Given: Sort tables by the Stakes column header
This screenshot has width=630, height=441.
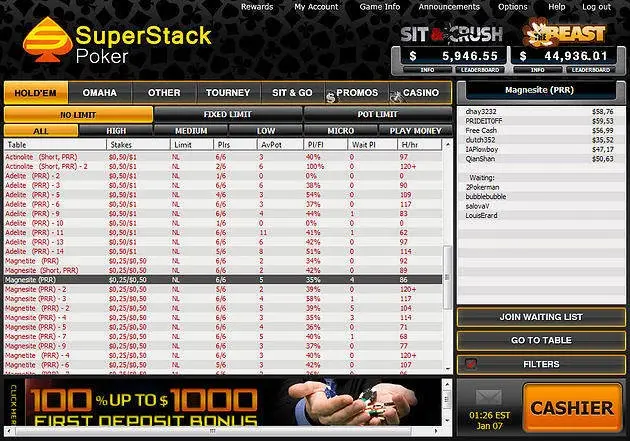Looking at the screenshot, I should tap(121, 145).
